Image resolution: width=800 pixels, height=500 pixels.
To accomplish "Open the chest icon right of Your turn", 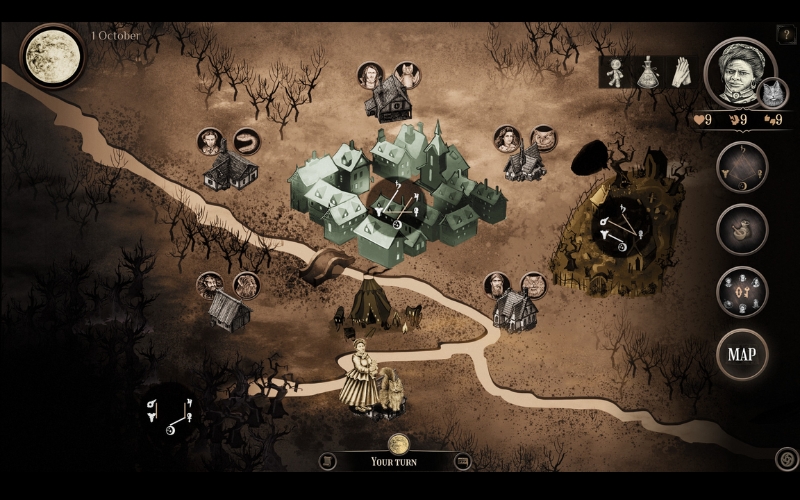I will [462, 461].
